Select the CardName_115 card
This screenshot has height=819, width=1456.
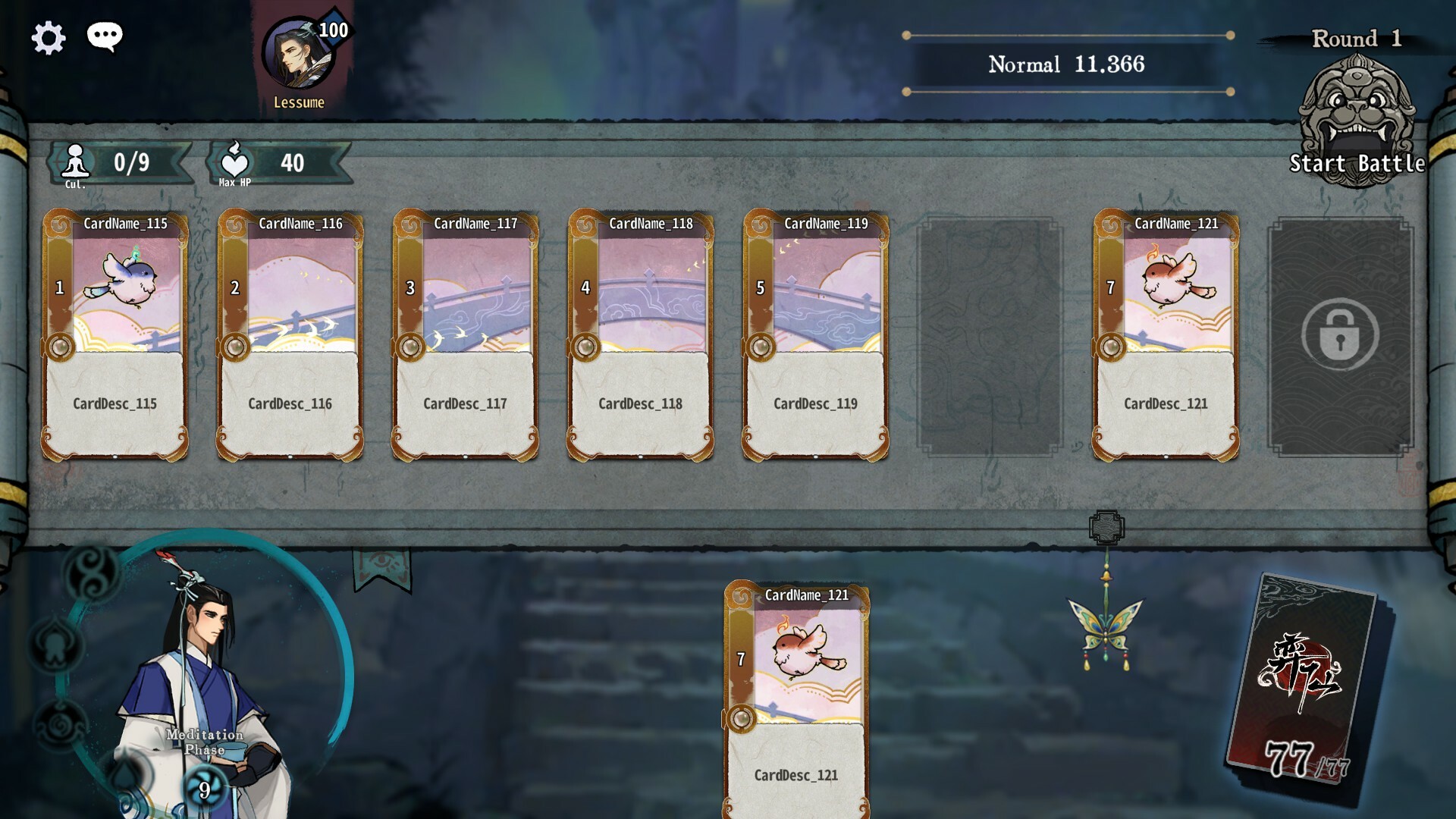tap(115, 334)
